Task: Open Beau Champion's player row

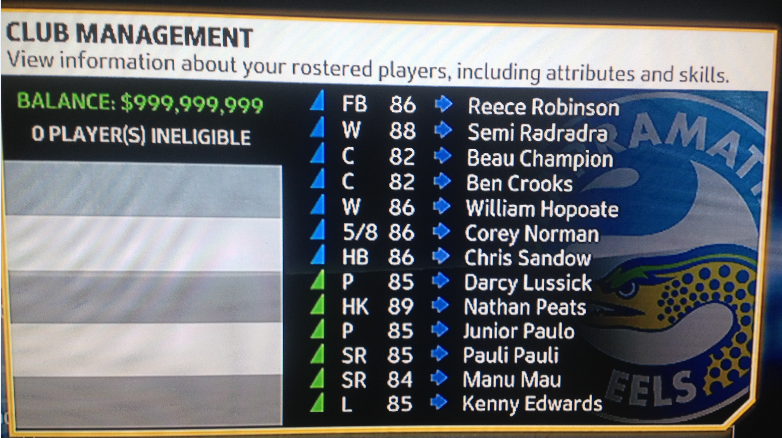Action: [539, 158]
